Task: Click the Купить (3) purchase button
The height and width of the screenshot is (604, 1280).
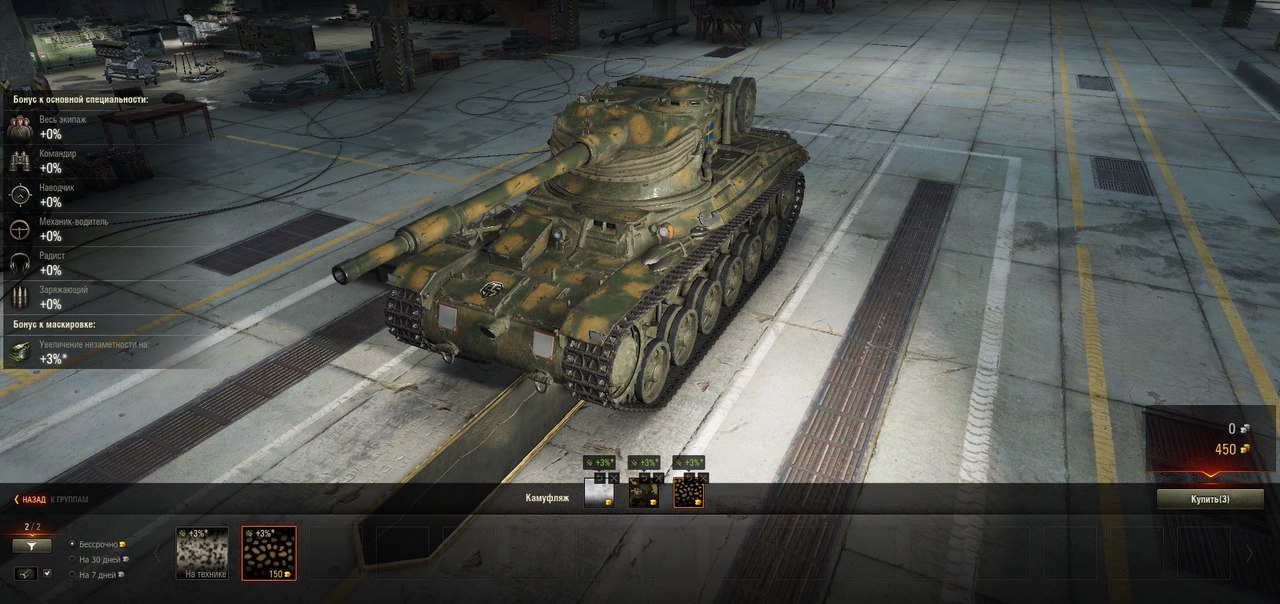Action: click(x=1209, y=498)
